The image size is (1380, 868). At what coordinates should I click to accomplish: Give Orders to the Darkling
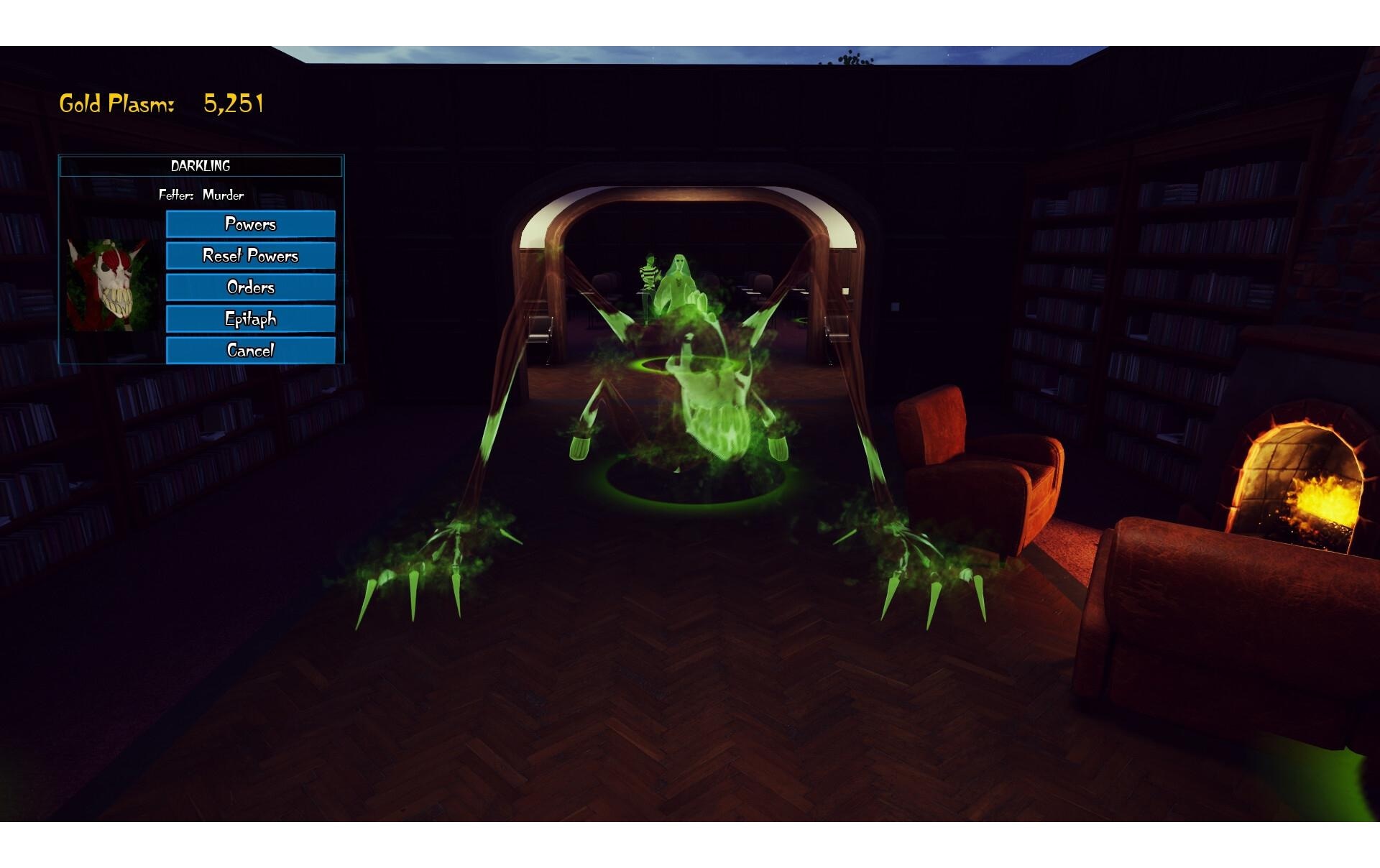click(250, 287)
